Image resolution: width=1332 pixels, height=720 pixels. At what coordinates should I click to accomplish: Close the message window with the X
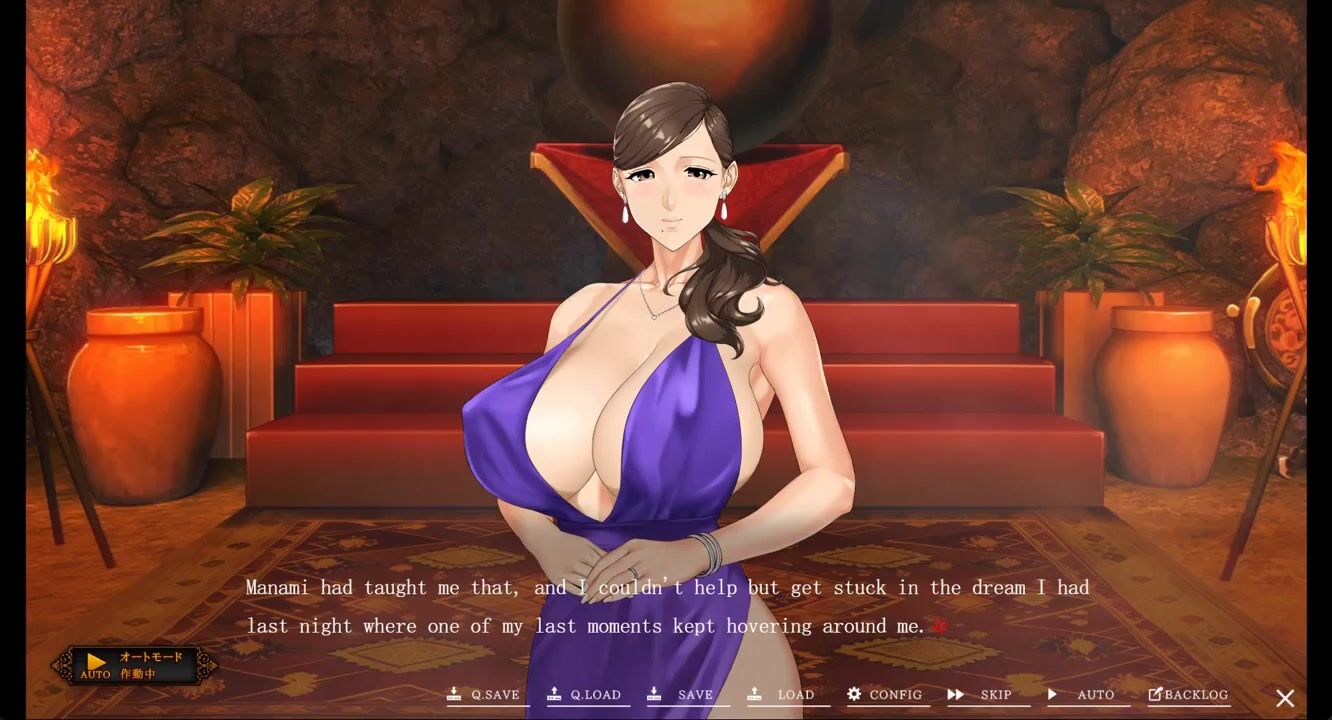1285,698
